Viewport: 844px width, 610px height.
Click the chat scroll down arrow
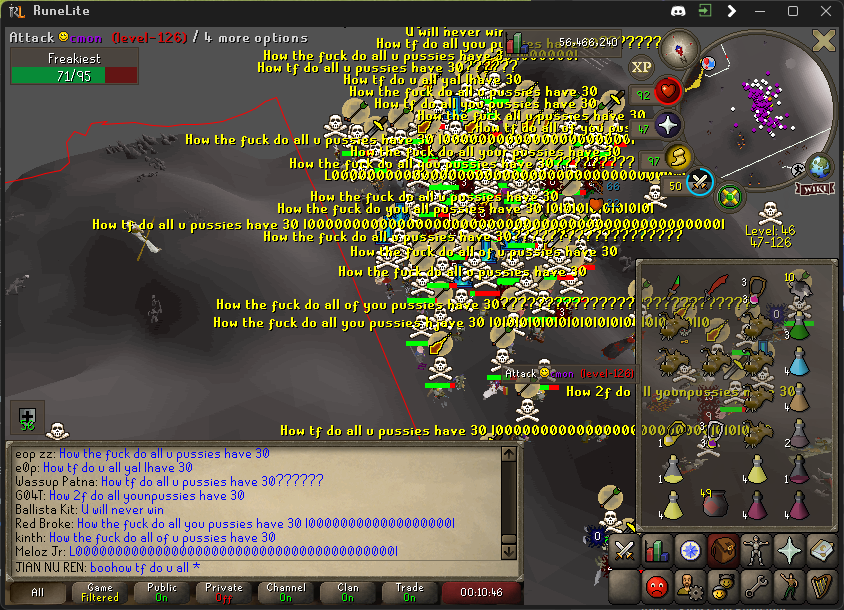(x=508, y=551)
